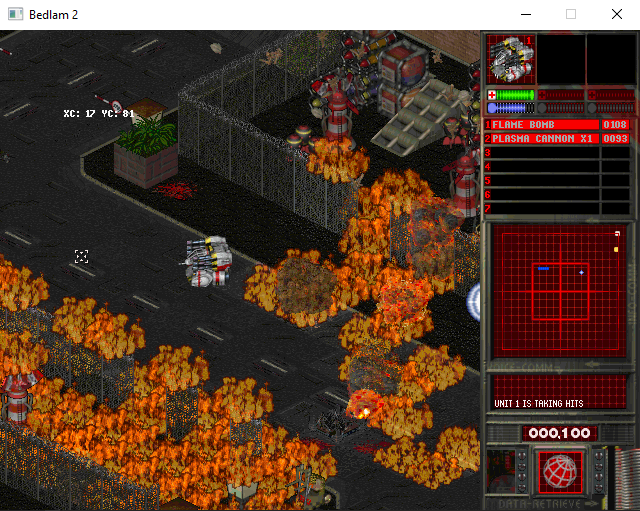The image size is (640, 511).
Task: Switch to the Plasma Cannon X1 weapon
Action: pyautogui.click(x=541, y=139)
